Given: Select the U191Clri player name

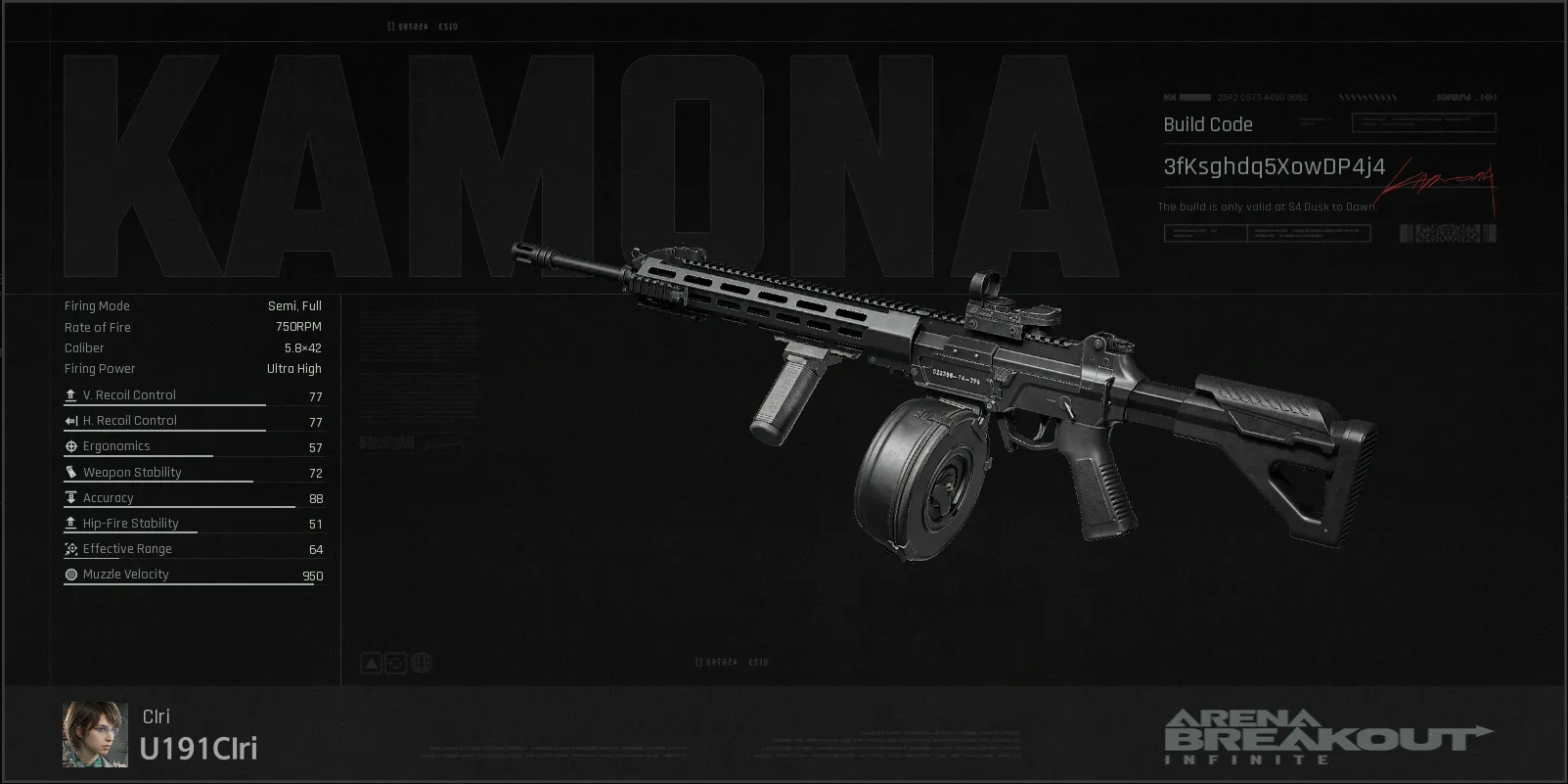Looking at the screenshot, I should click(199, 749).
